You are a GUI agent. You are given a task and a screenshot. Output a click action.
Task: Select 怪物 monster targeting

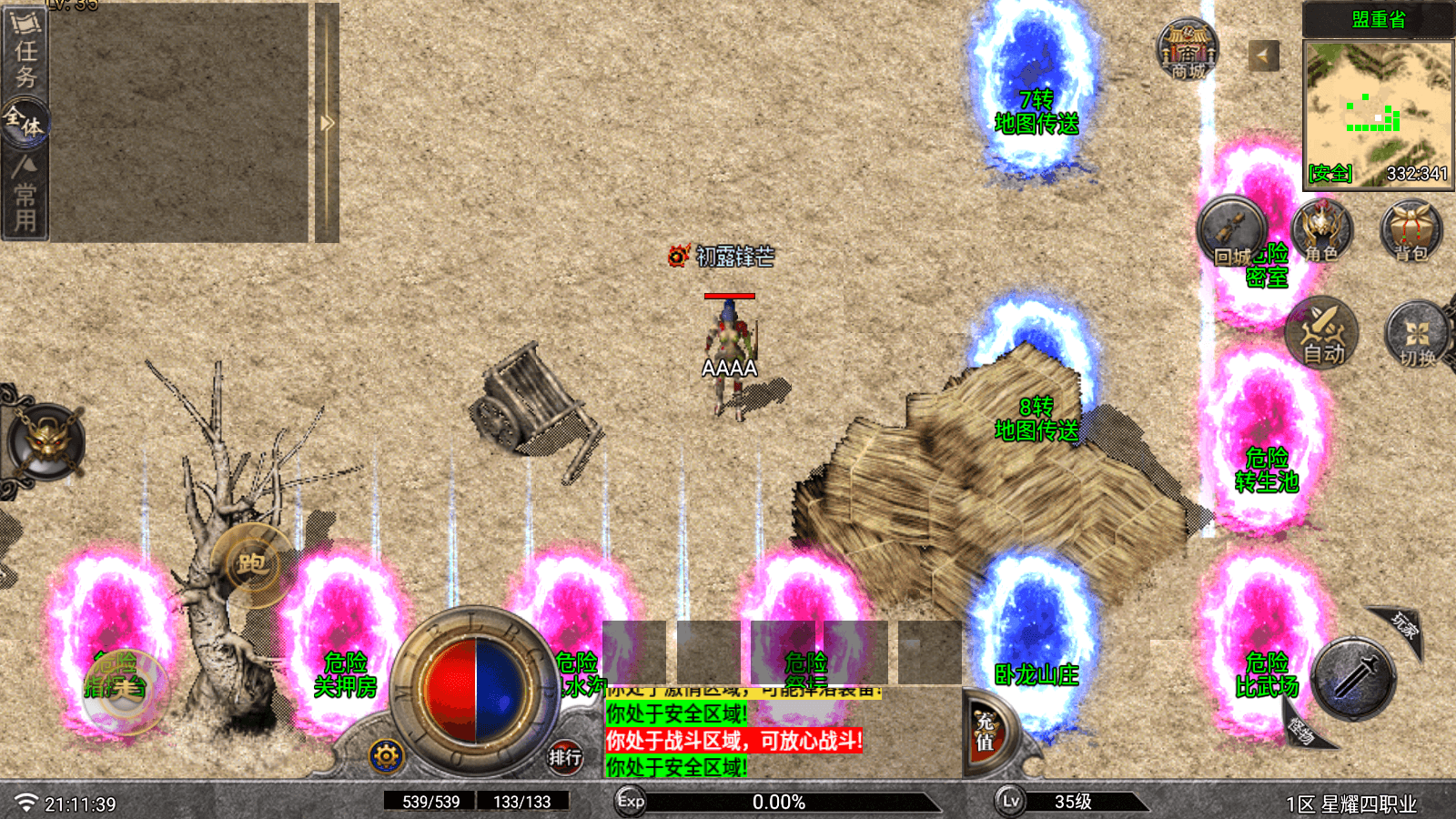1302,729
